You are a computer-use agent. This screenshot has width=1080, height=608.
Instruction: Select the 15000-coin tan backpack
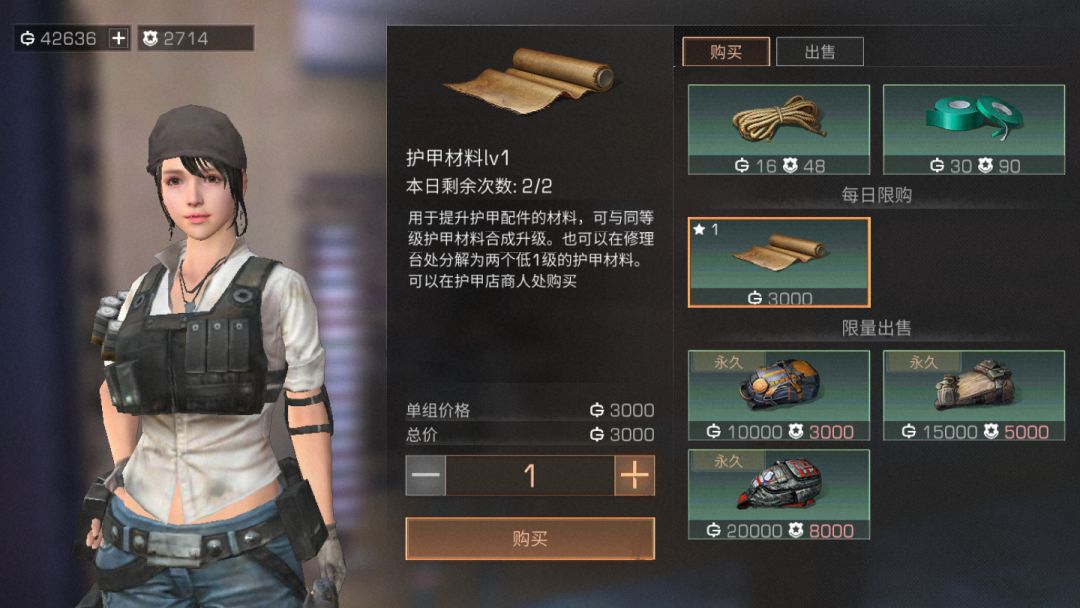pos(973,395)
